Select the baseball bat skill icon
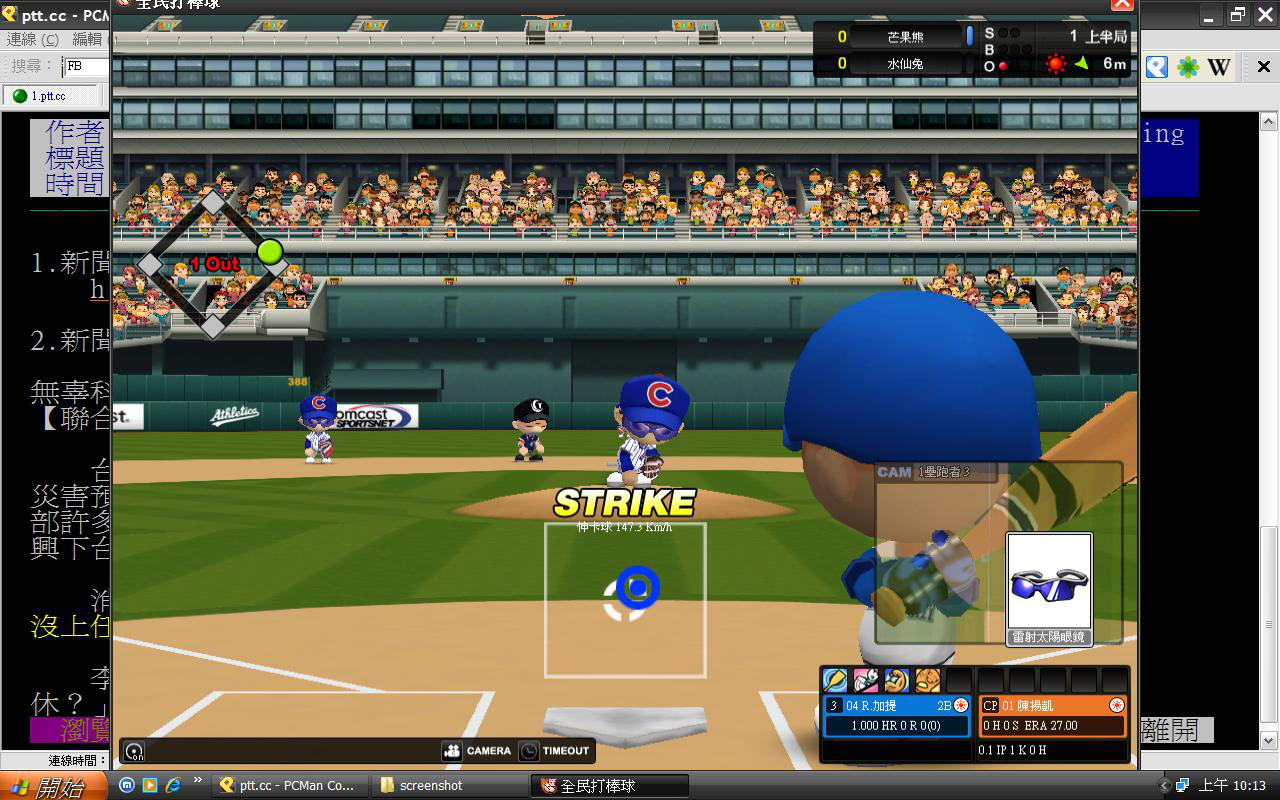The image size is (1280, 800). coord(835,680)
